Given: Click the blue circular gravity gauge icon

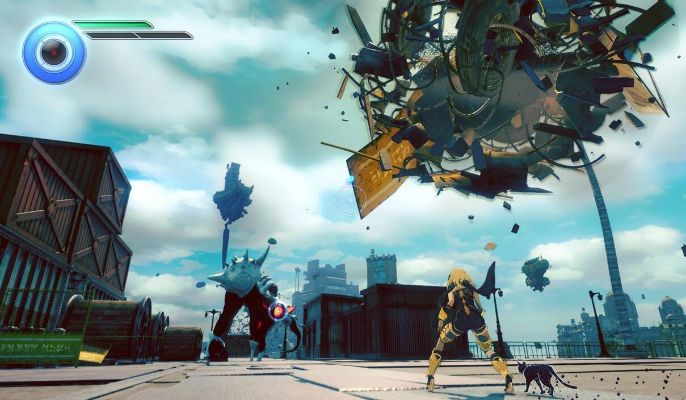Looking at the screenshot, I should (x=54, y=51).
